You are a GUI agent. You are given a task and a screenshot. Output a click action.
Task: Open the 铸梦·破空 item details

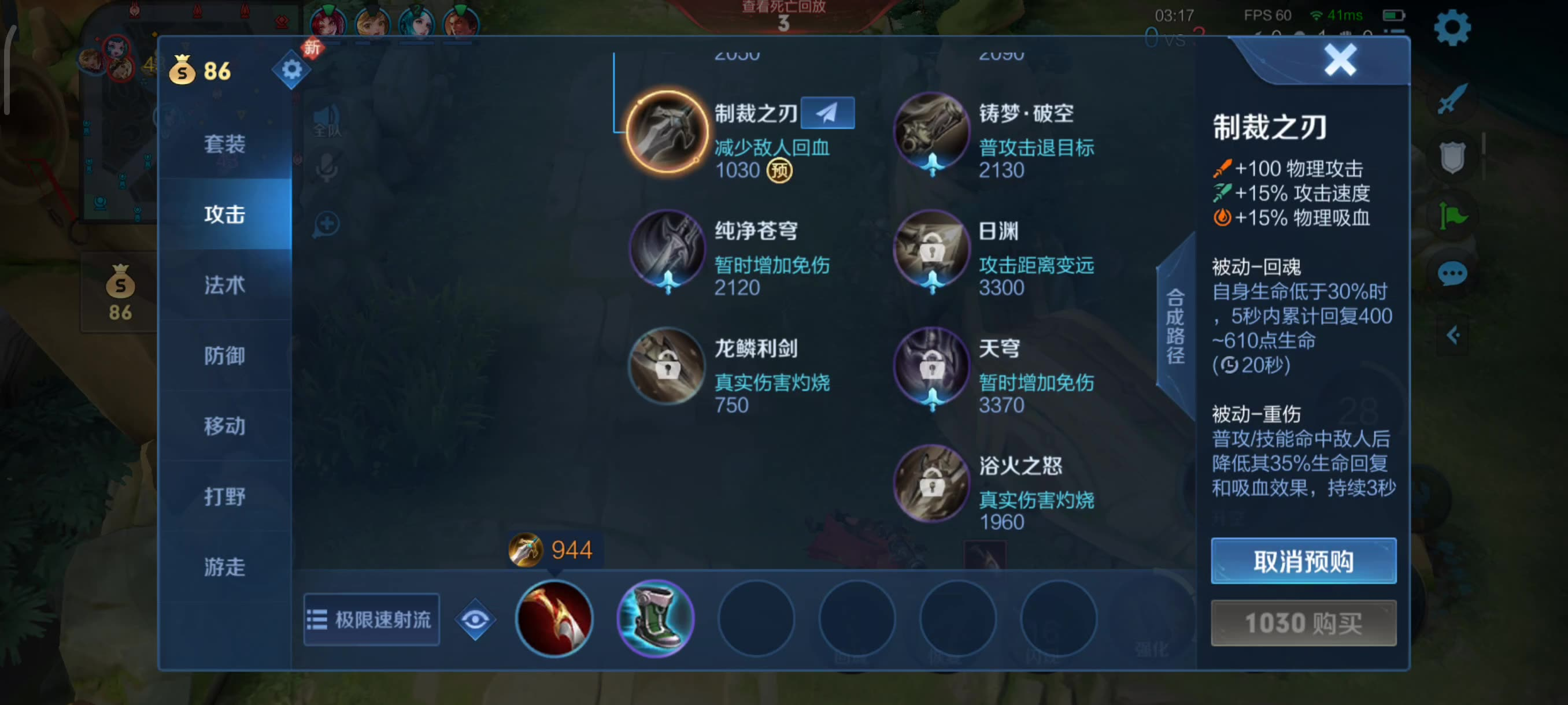[x=931, y=130]
